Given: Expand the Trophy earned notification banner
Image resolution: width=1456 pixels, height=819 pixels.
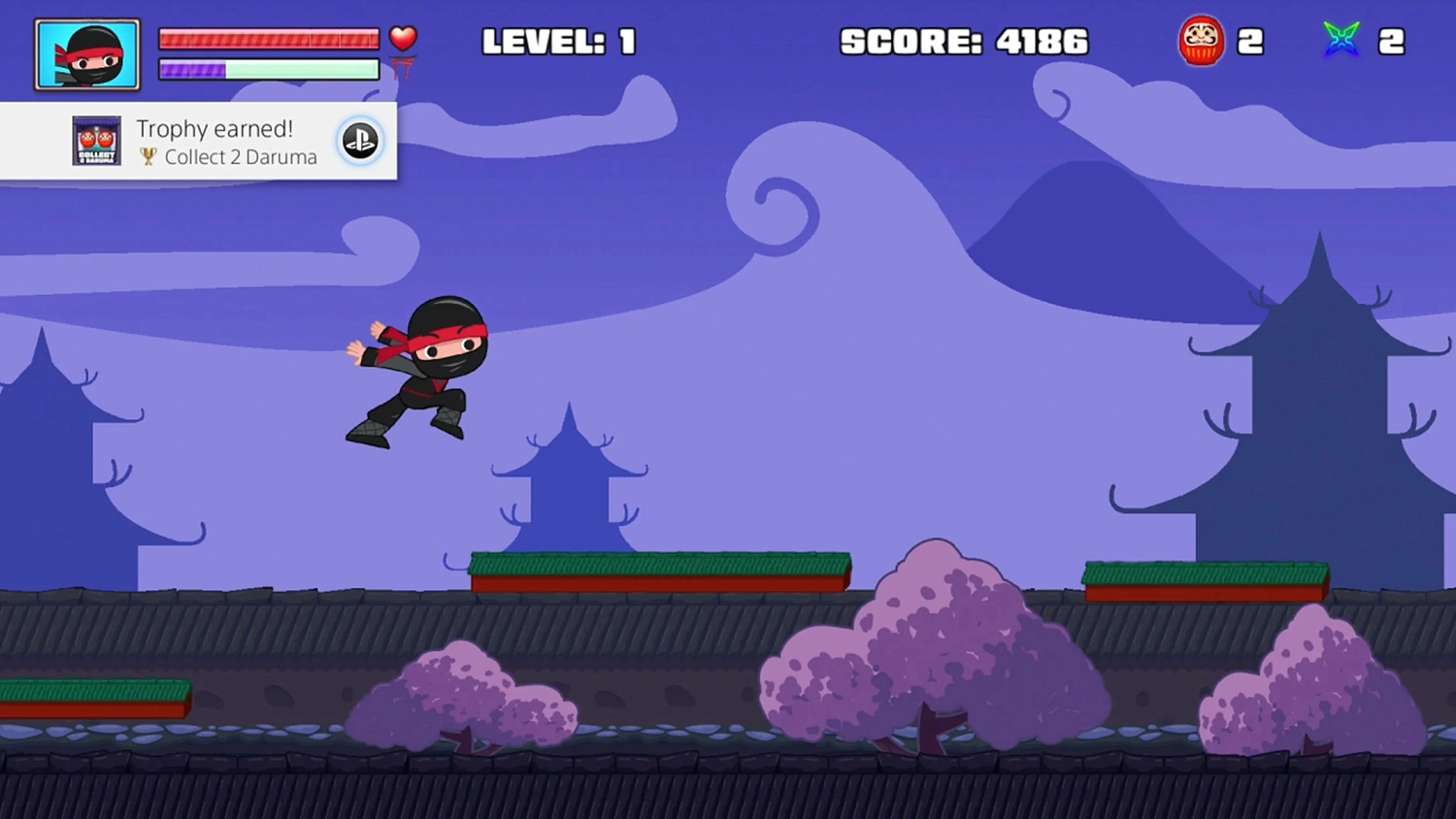Looking at the screenshot, I should (x=199, y=141).
